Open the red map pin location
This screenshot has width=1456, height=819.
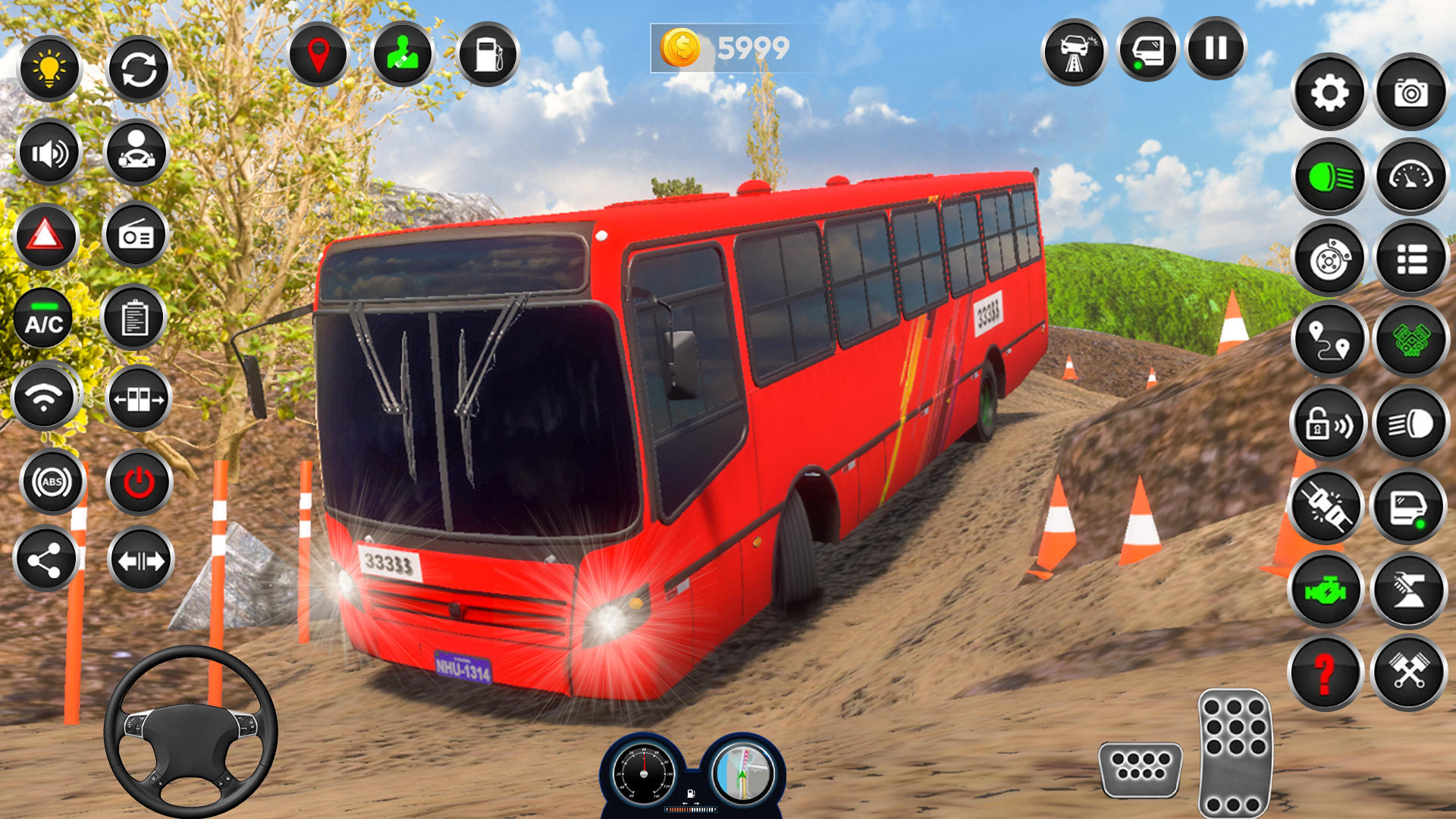click(x=318, y=55)
